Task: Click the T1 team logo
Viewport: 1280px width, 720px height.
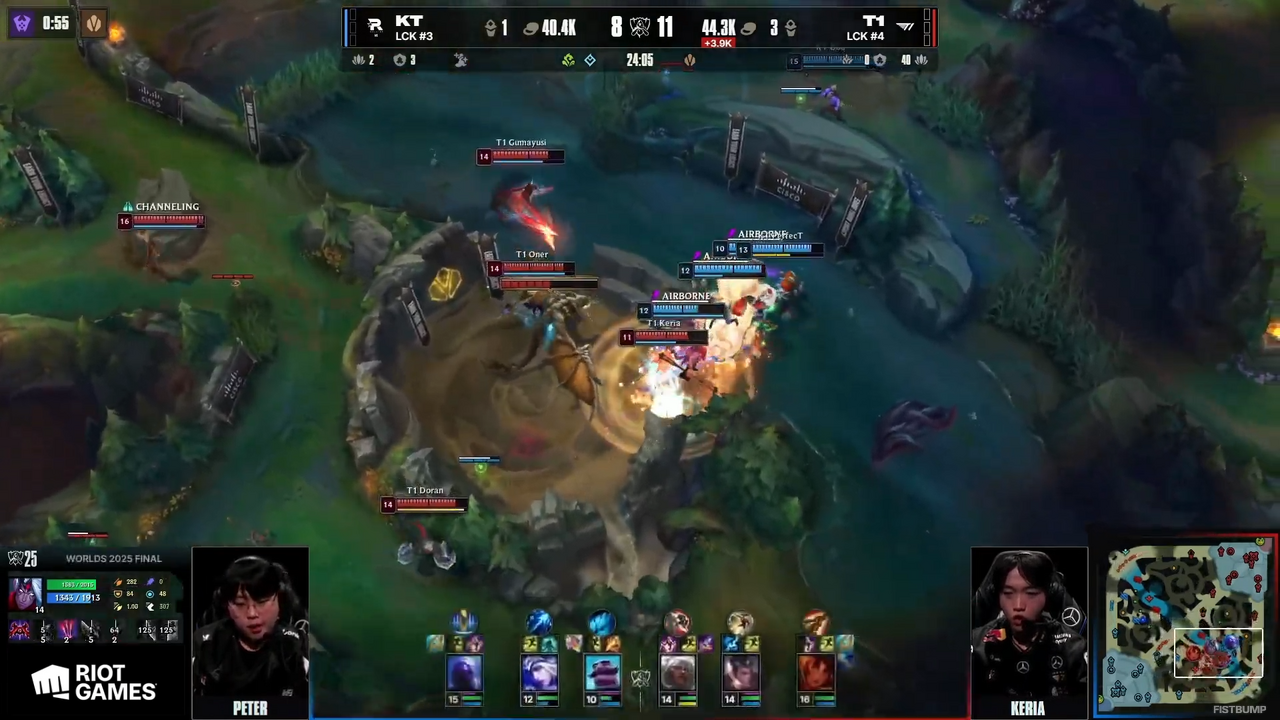Action: pyautogui.click(x=905, y=27)
